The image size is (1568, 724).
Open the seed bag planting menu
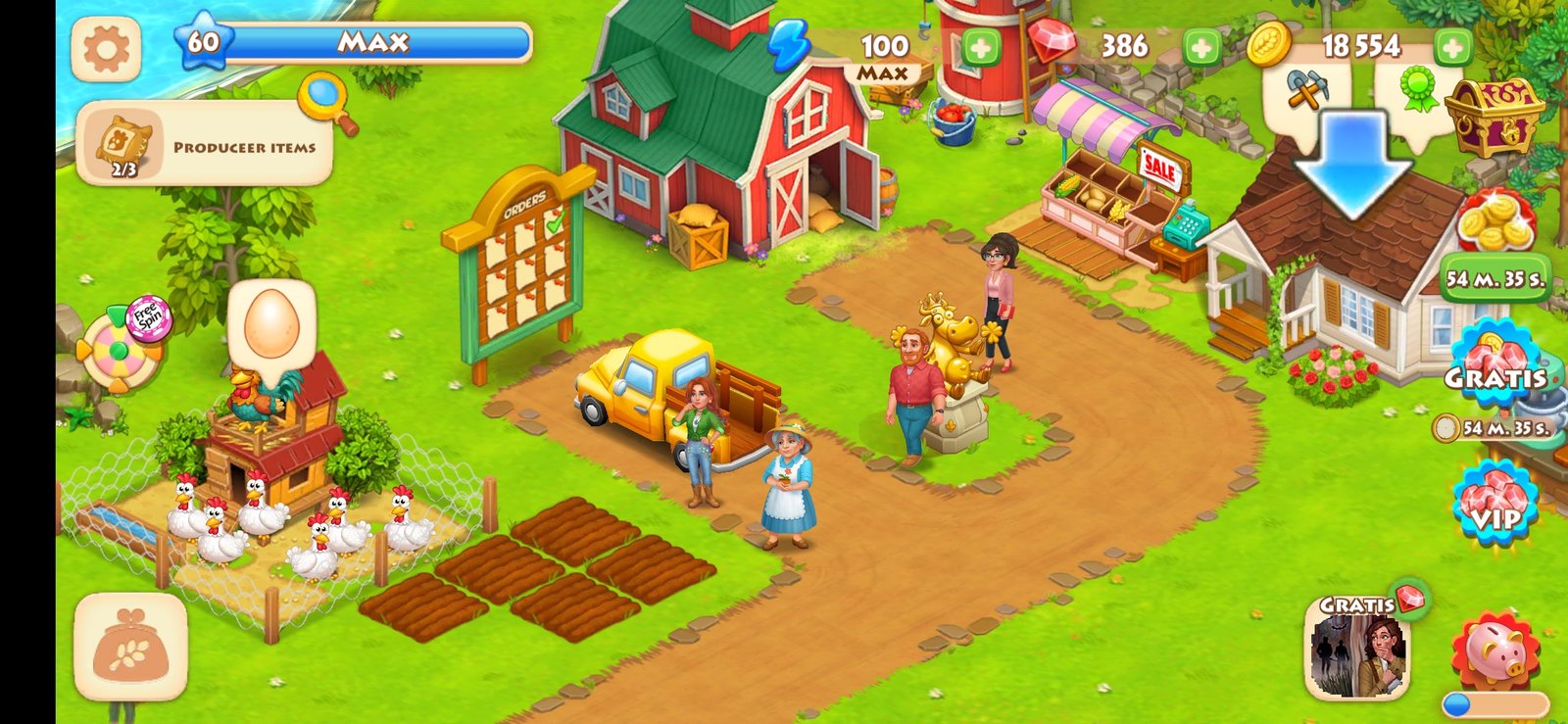tap(130, 647)
